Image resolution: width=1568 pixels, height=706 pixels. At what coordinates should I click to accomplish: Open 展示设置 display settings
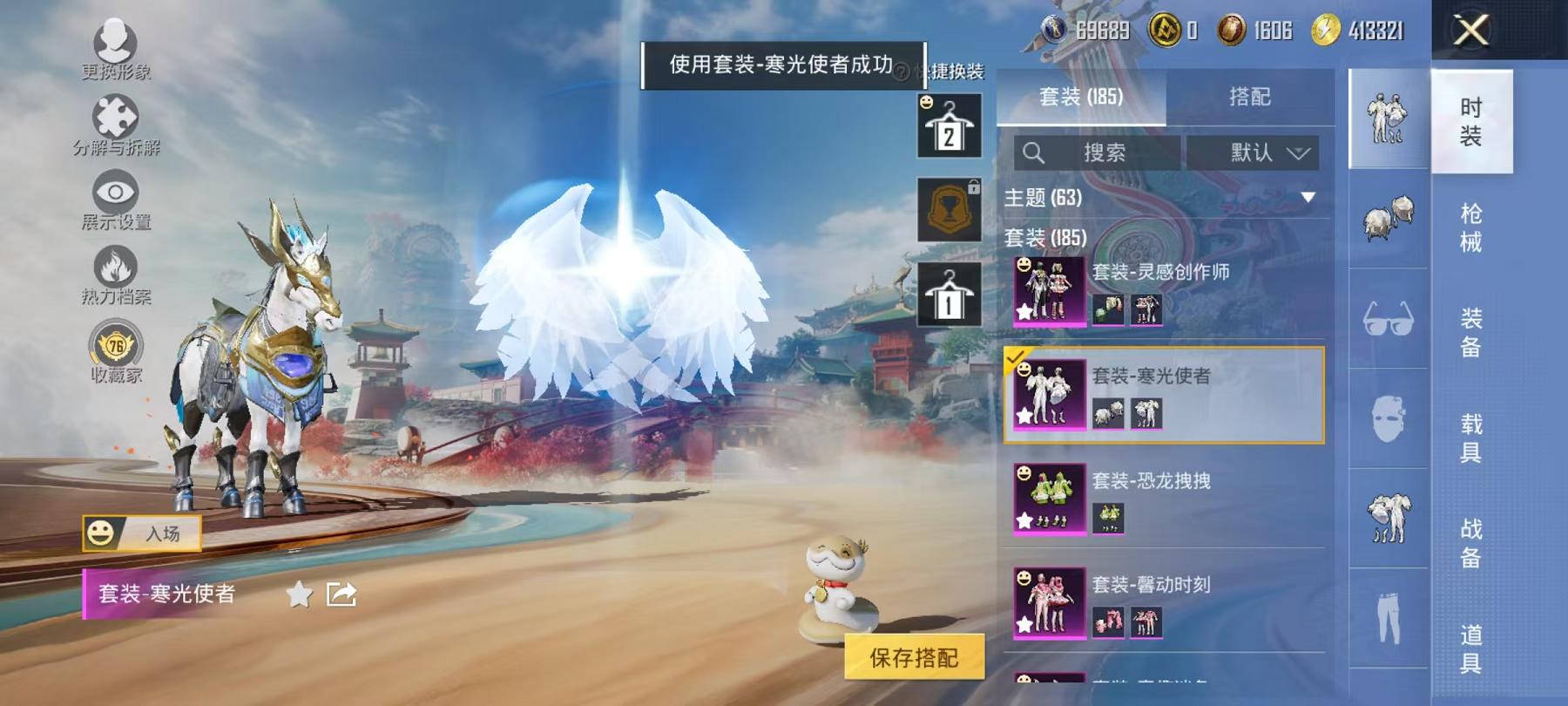tap(116, 194)
